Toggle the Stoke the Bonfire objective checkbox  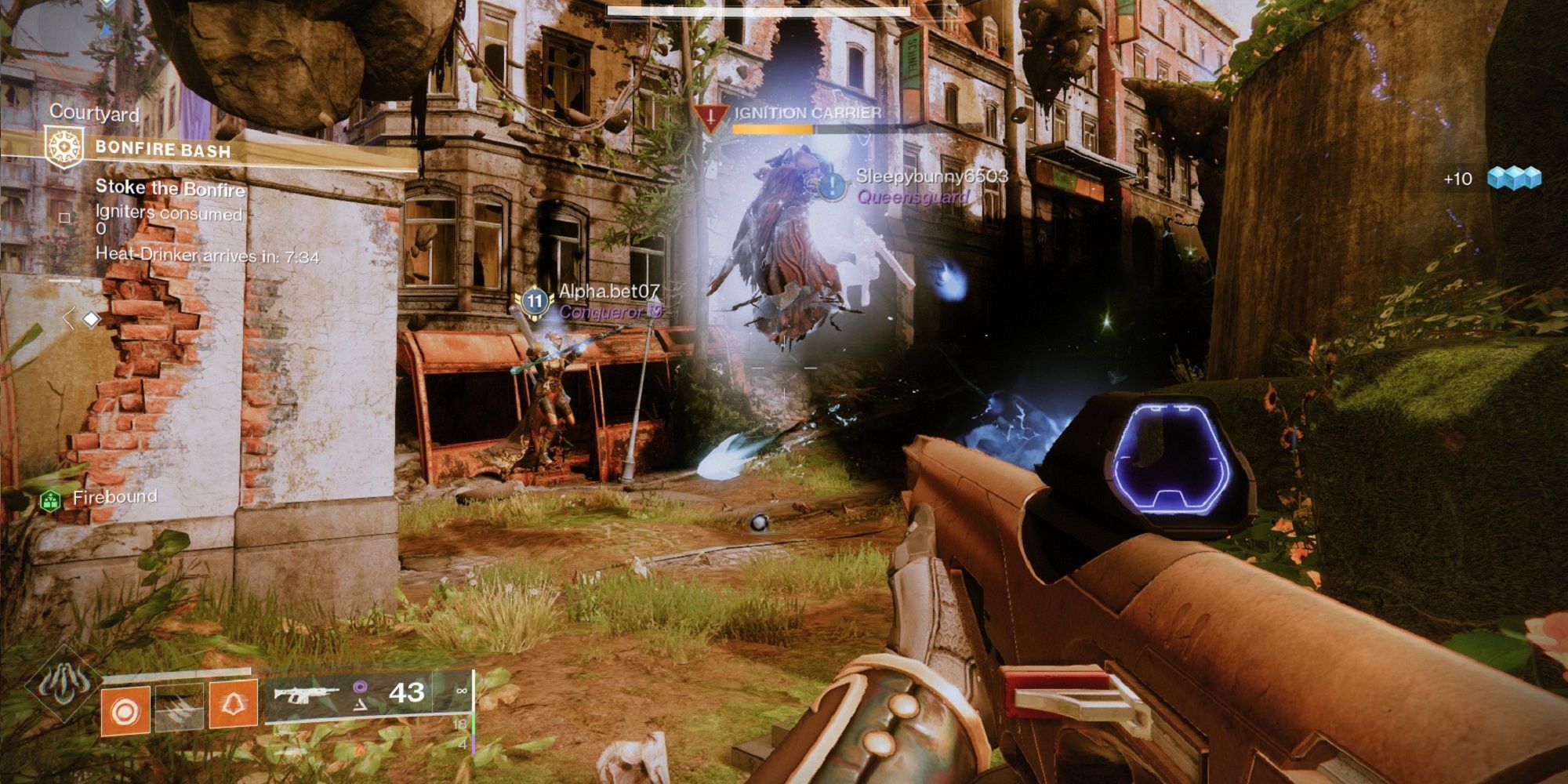click(64, 217)
